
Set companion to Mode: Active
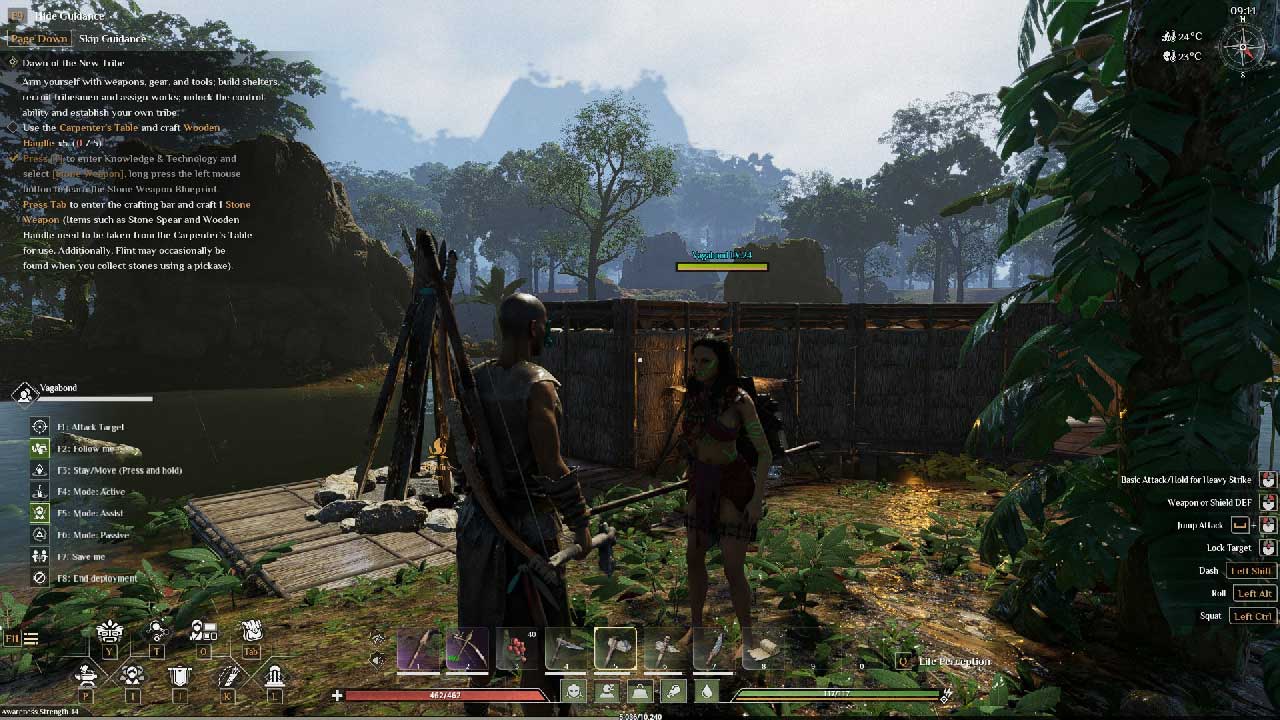[40, 492]
